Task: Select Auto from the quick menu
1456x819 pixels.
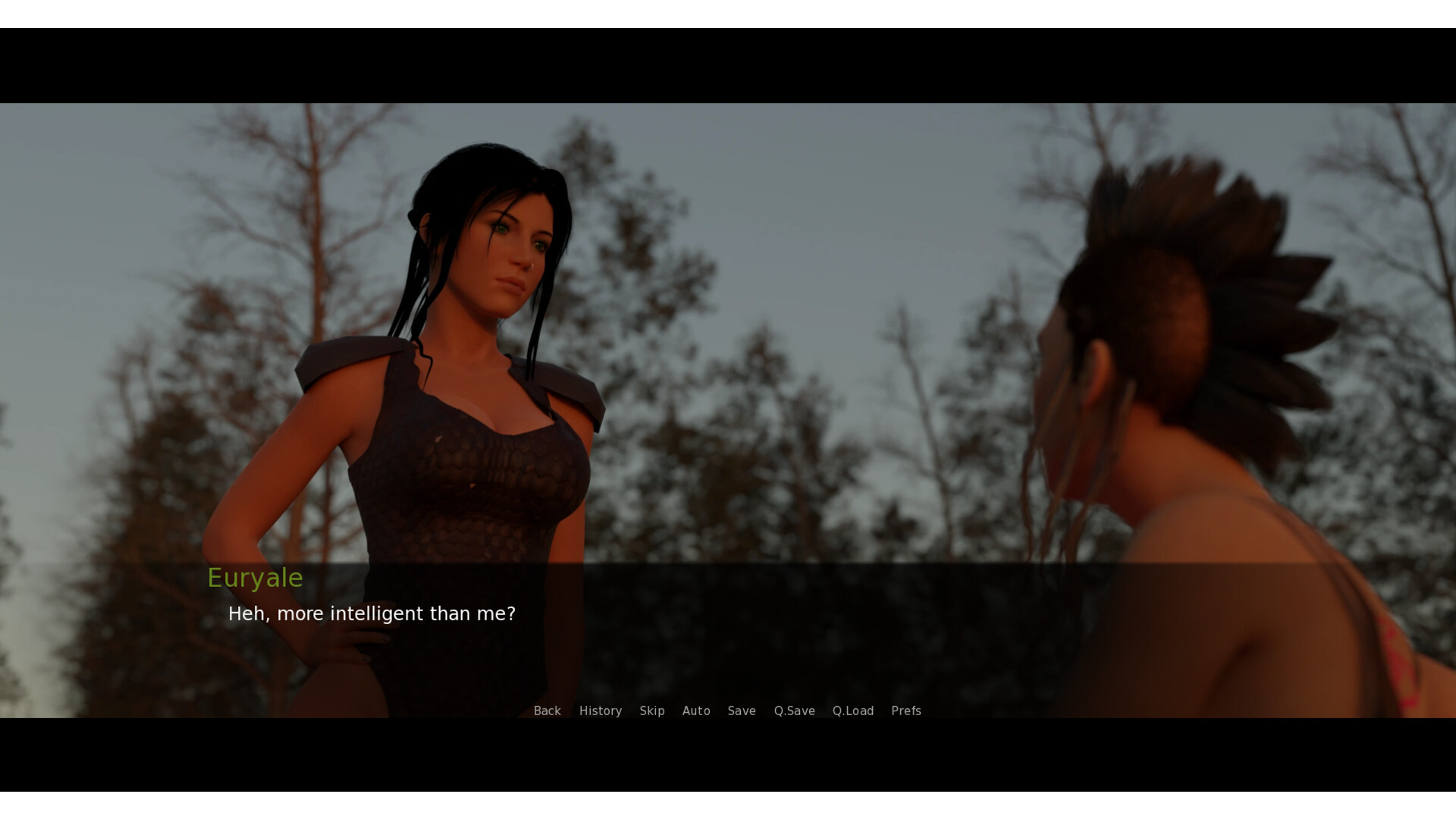Action: tap(696, 711)
